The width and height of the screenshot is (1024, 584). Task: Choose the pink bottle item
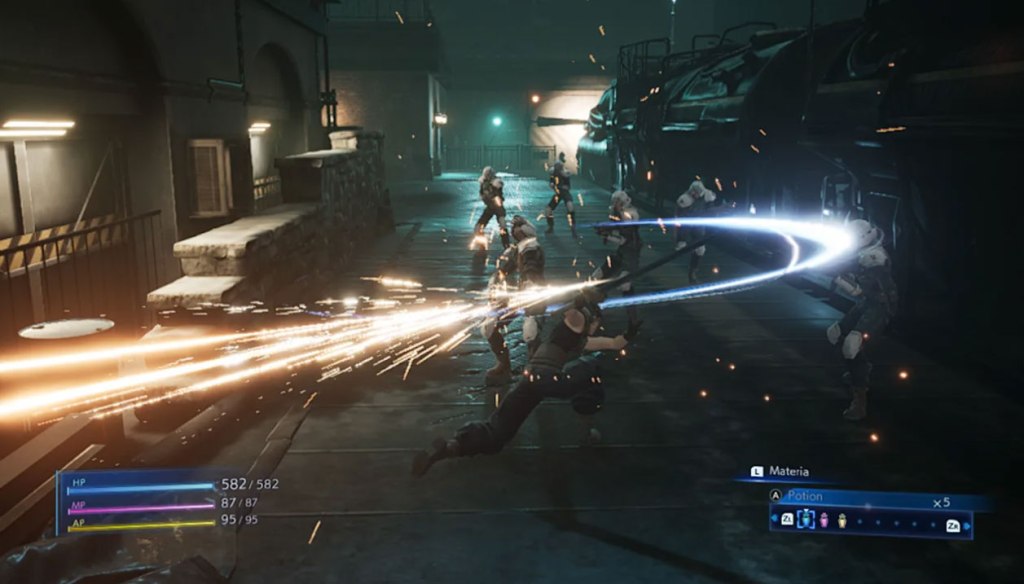click(824, 520)
